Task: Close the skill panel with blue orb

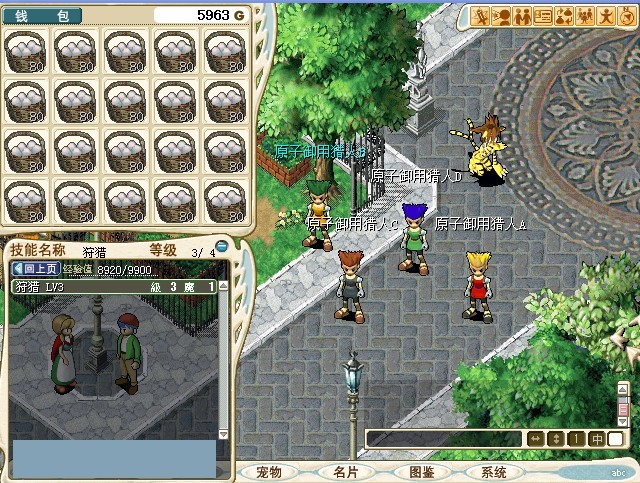Action: tap(222, 246)
